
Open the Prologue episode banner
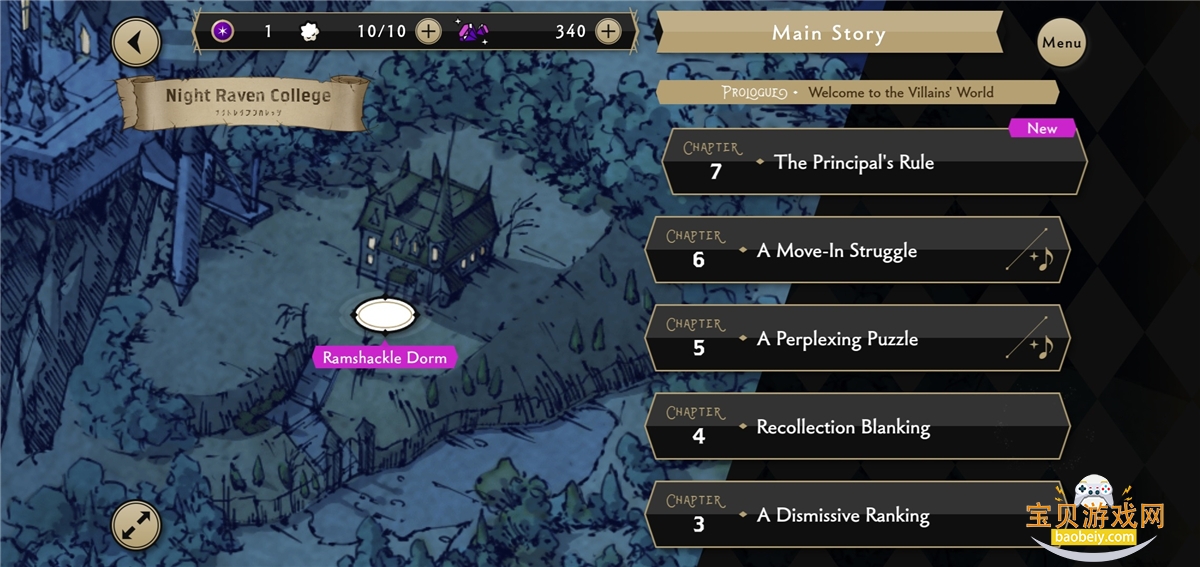[x=857, y=92]
